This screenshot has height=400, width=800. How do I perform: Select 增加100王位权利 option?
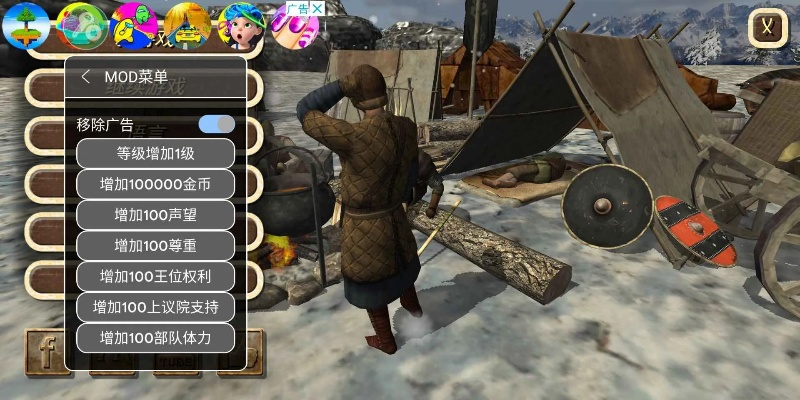(x=155, y=276)
